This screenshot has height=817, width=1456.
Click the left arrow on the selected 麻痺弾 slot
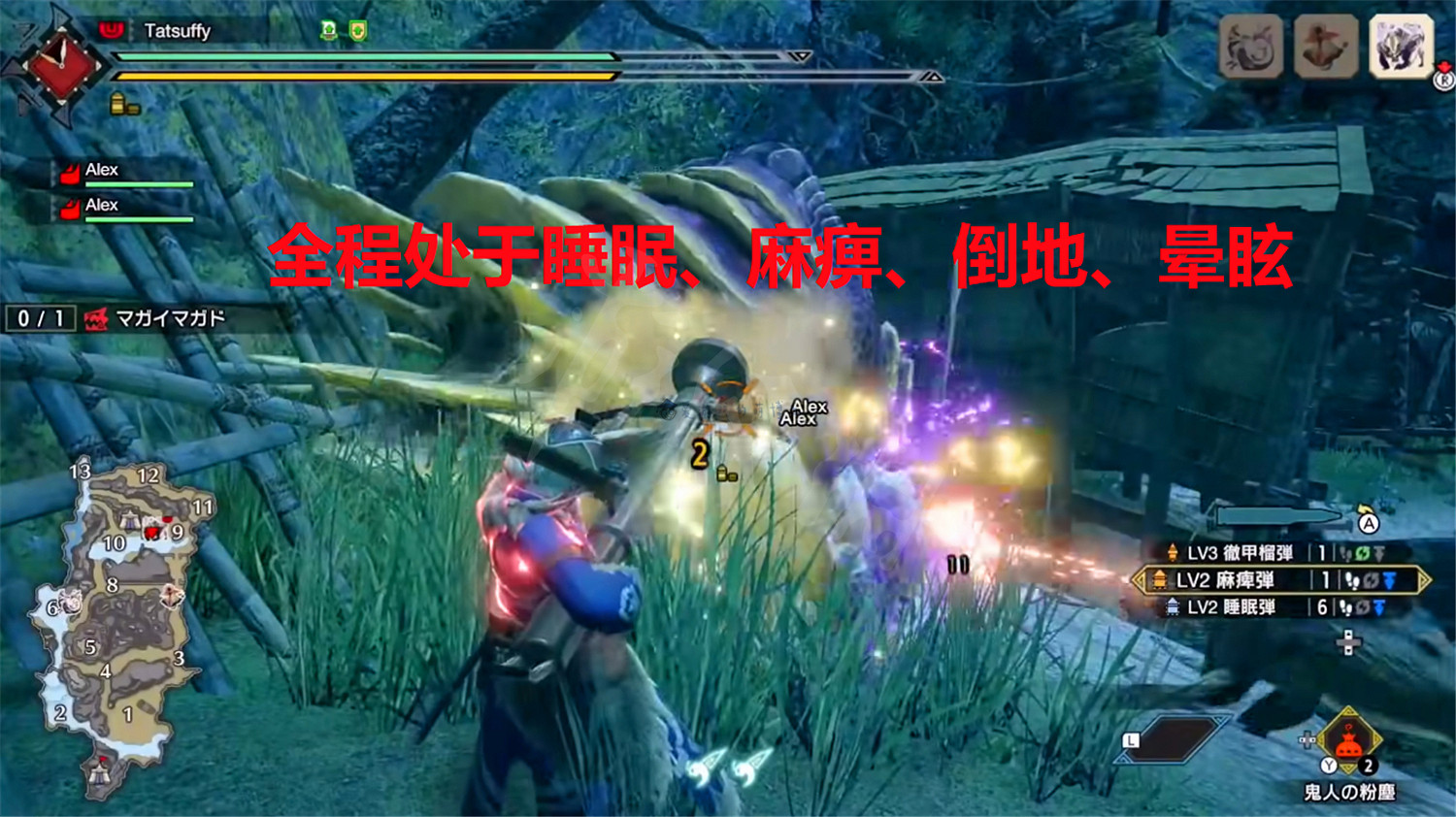tap(1140, 580)
